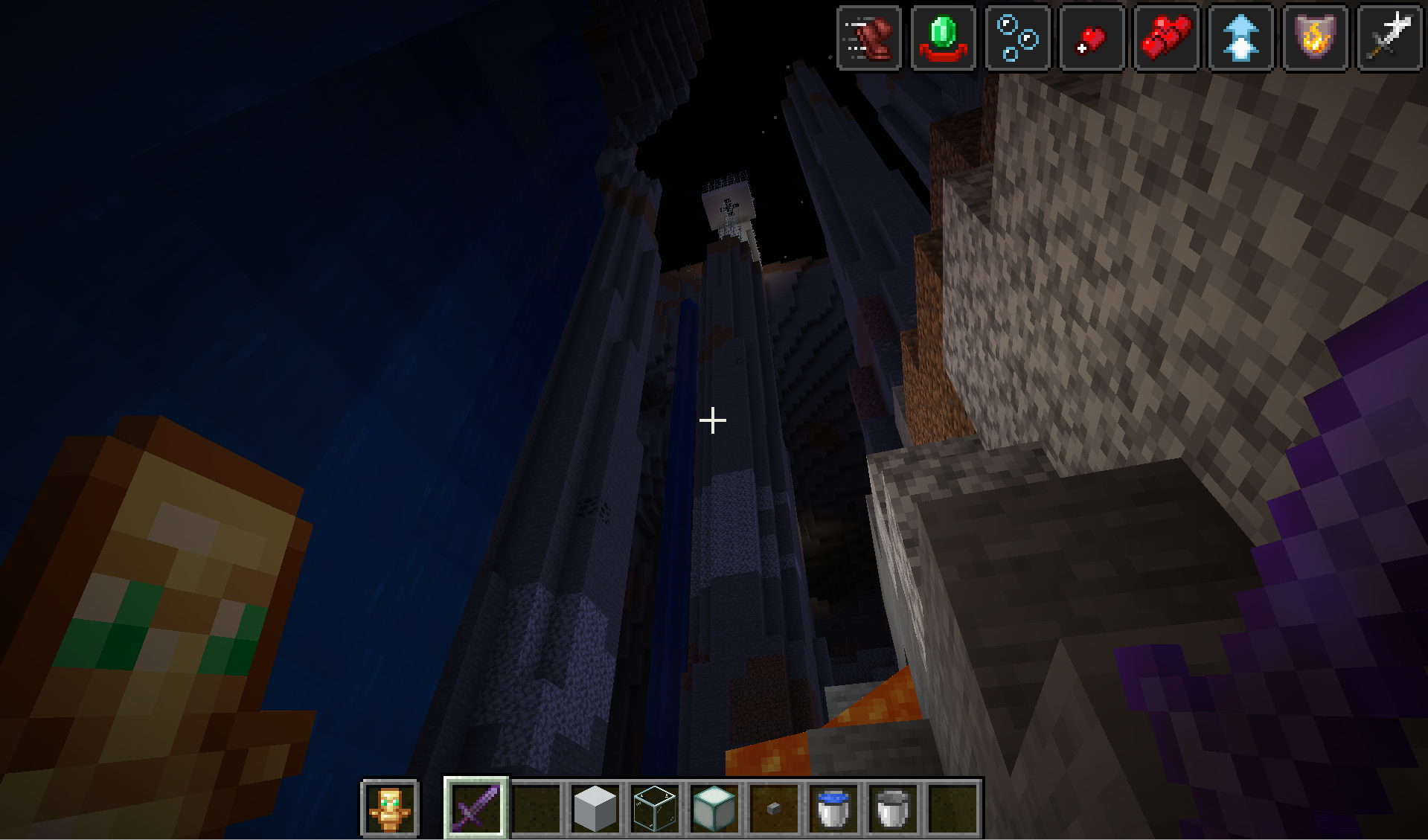Click the Totem of Undying offhand slot
This screenshot has height=840, width=1428.
pos(390,808)
